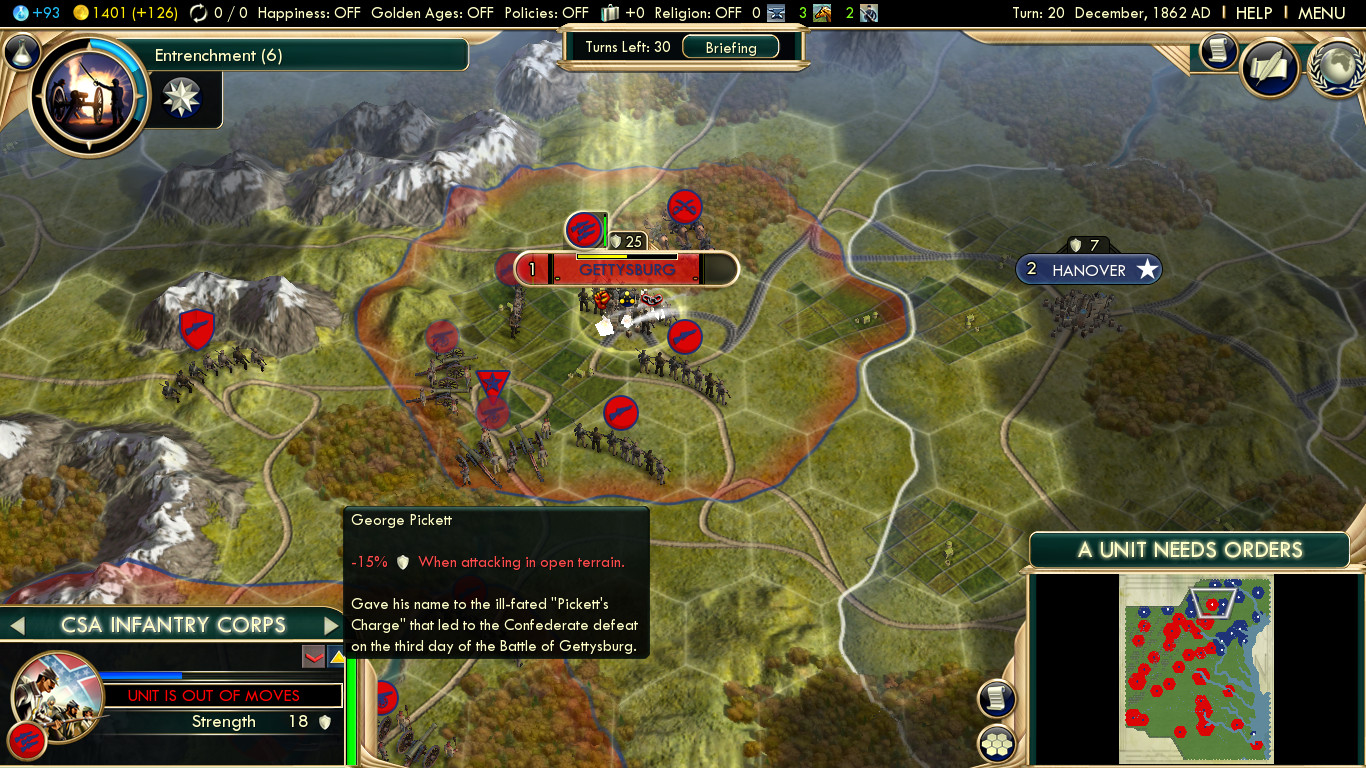The height and width of the screenshot is (768, 1366).
Task: Select the previous unit with left arrow
Action: point(16,626)
